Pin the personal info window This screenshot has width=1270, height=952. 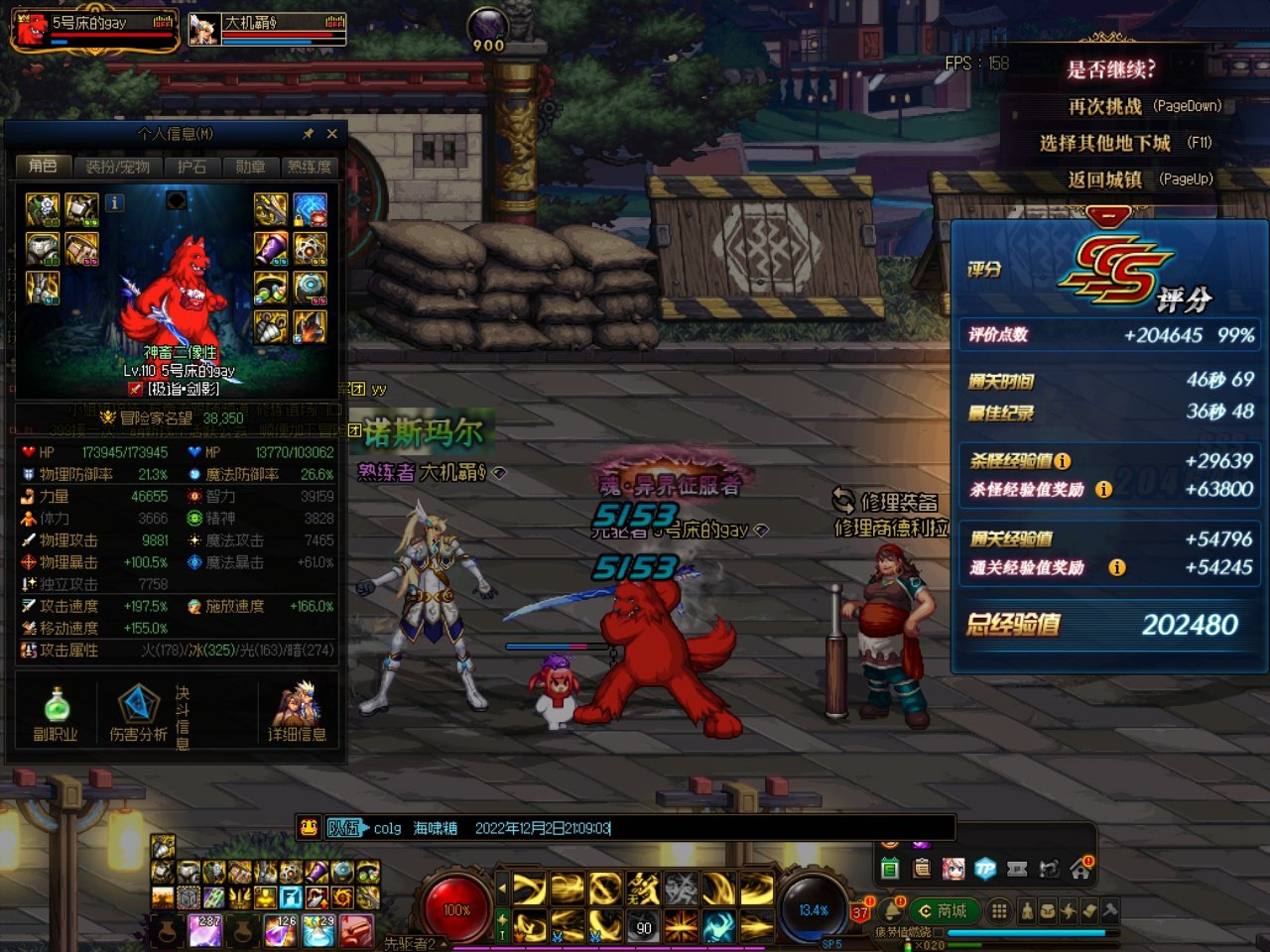(309, 134)
